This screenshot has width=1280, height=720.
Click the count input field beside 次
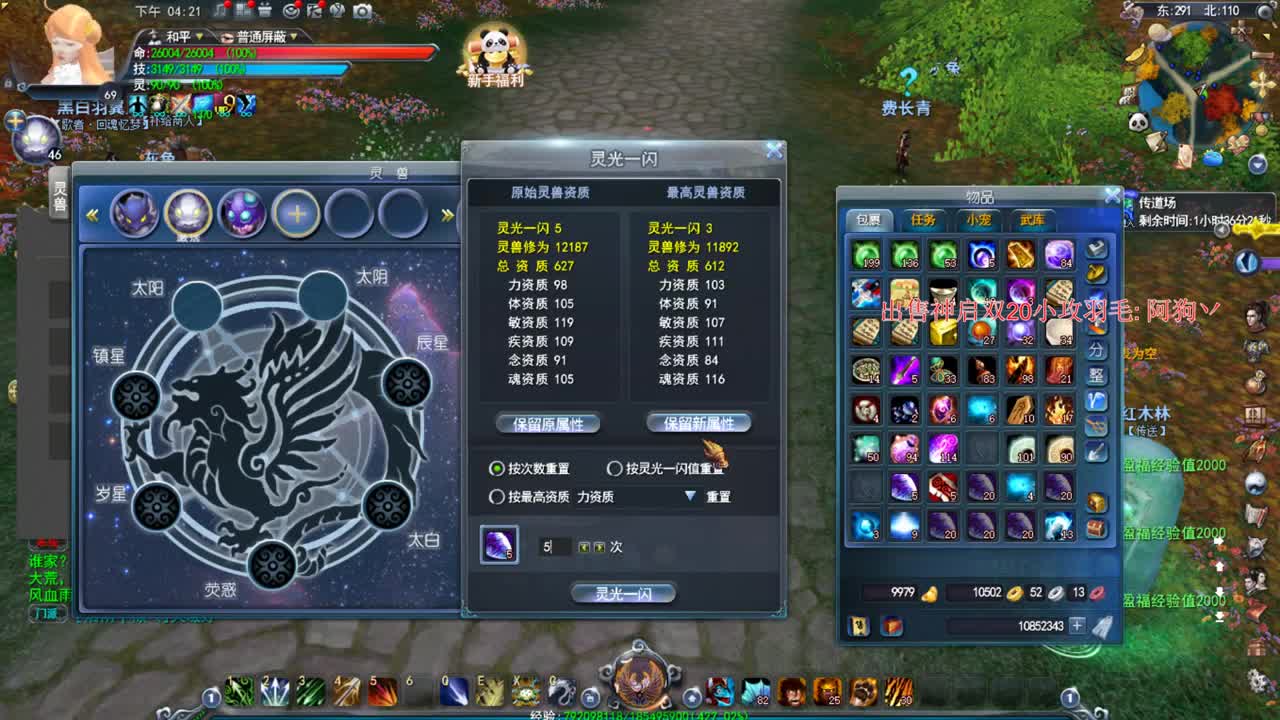point(556,547)
